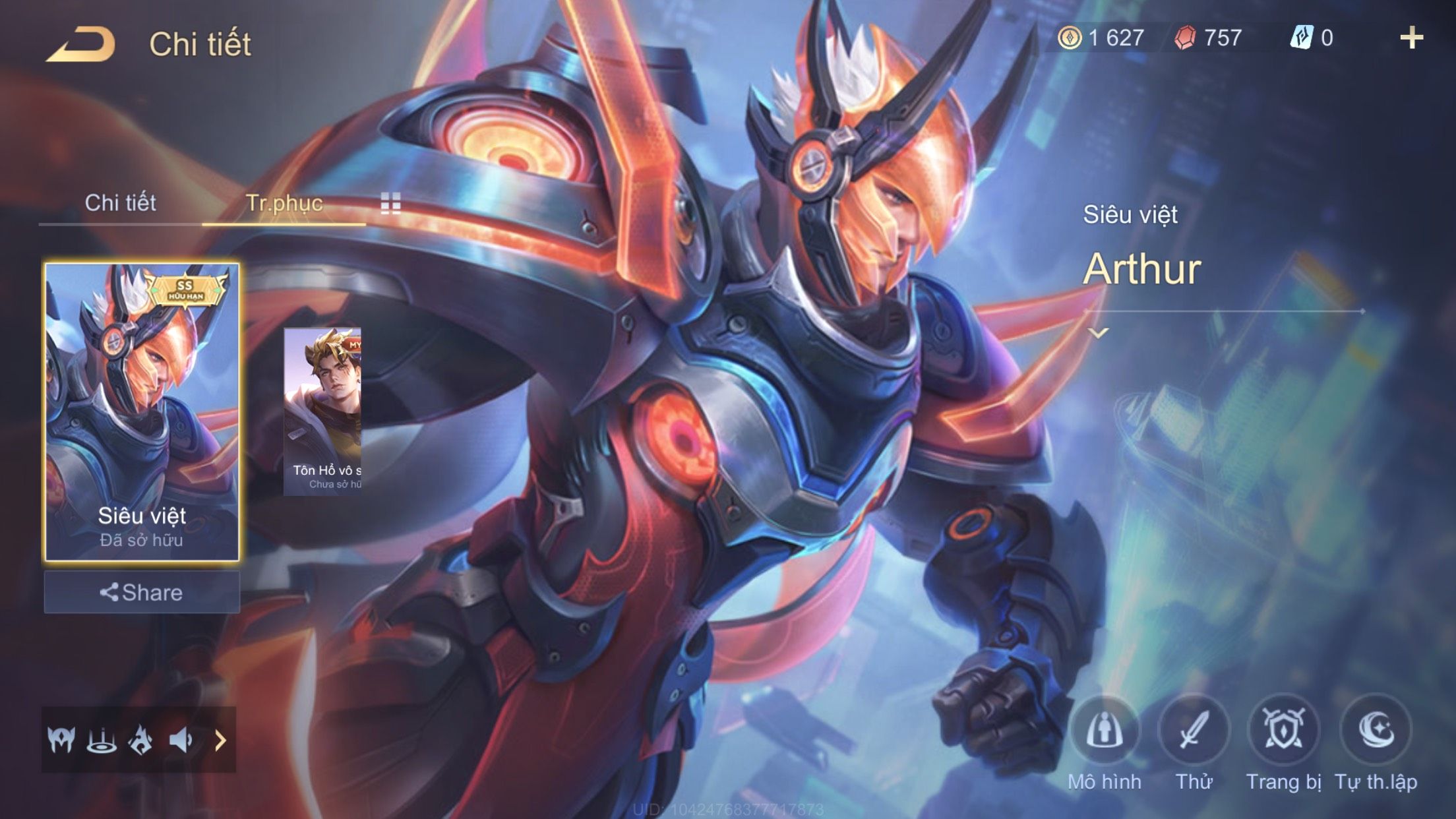Choose the Tôn Hổ skin card

pos(322,411)
